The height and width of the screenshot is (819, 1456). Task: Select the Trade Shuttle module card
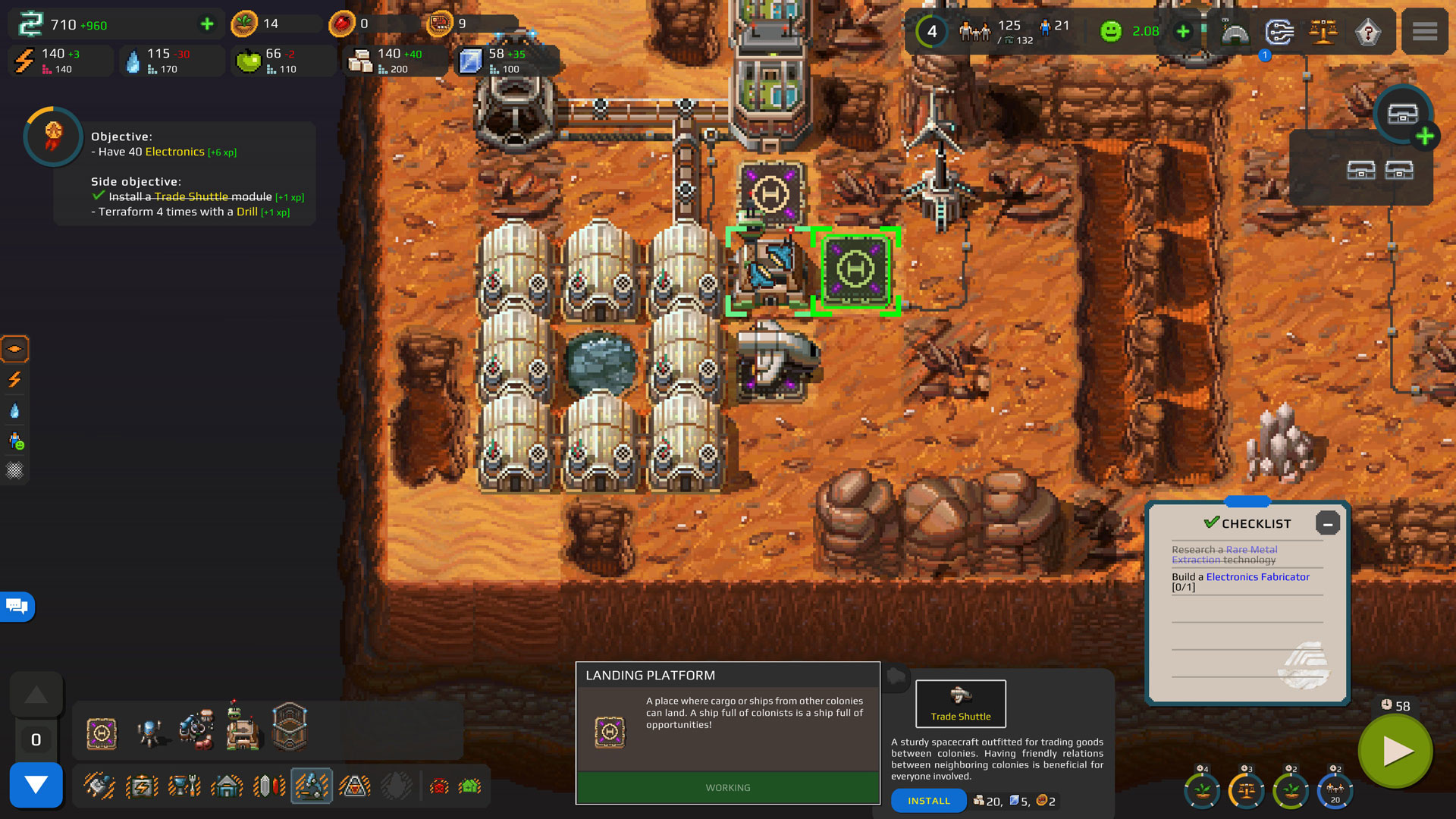pyautogui.click(x=960, y=703)
